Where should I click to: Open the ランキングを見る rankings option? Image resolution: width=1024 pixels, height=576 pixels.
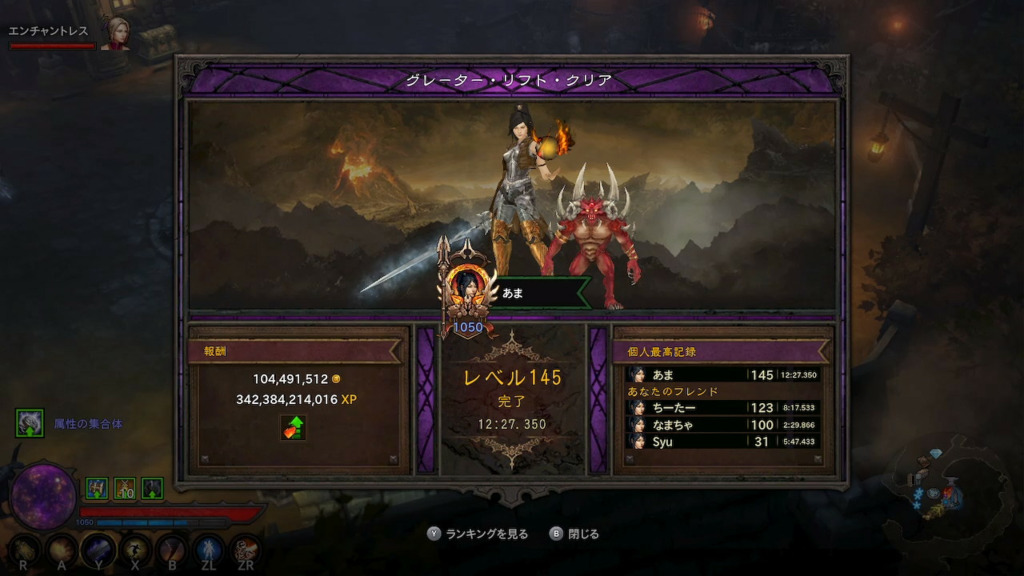tap(489, 534)
